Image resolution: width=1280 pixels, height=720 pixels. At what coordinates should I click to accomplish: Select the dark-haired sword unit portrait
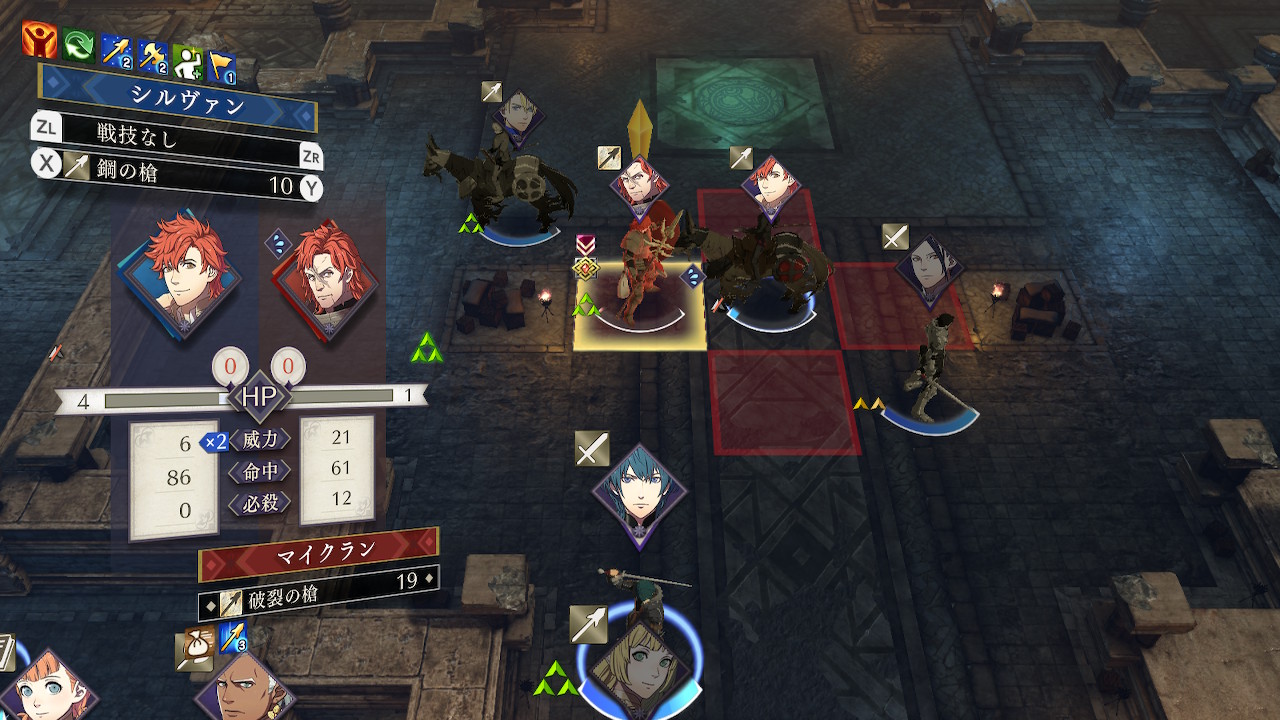point(930,270)
